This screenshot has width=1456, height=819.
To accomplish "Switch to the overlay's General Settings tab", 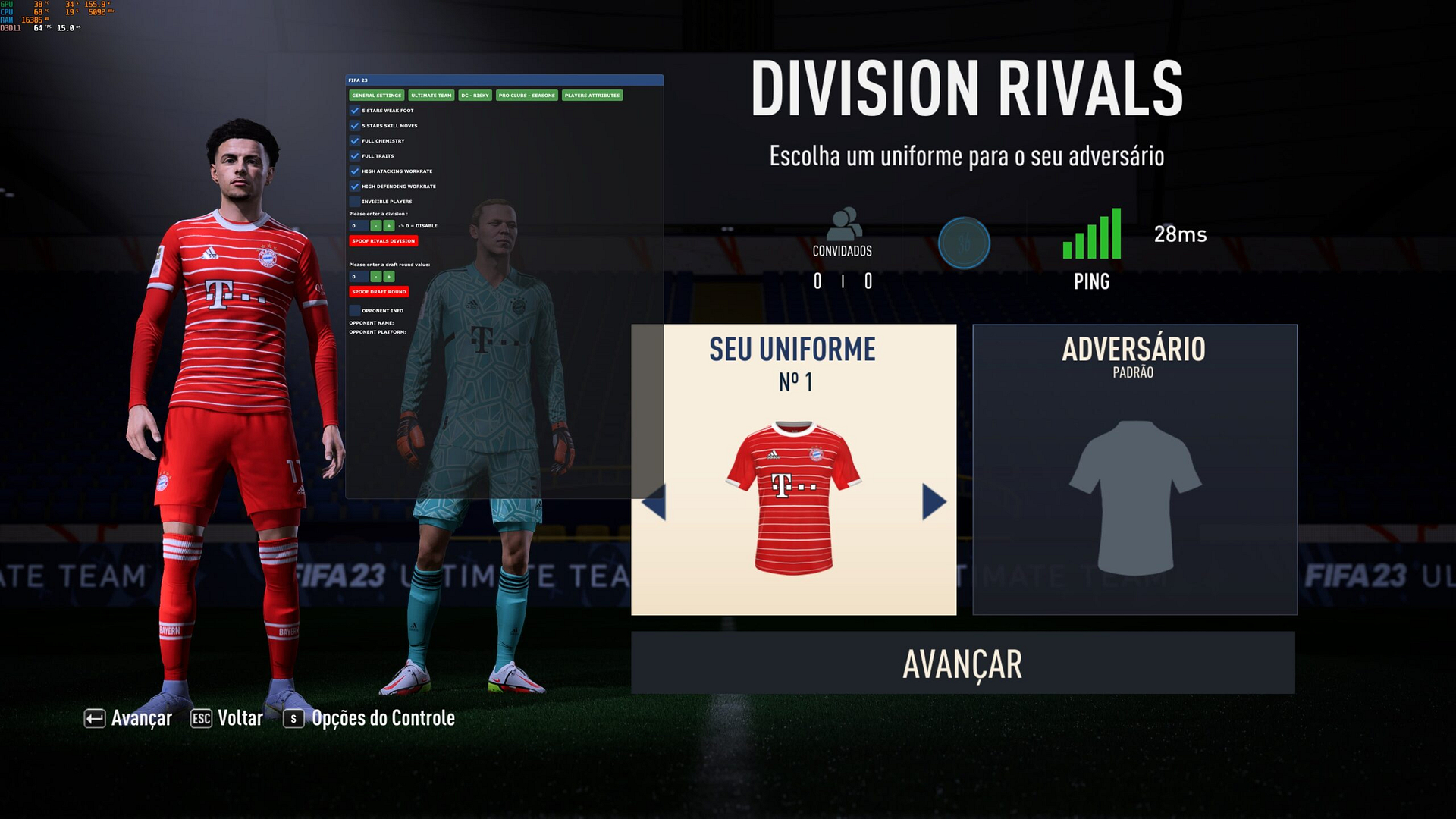I will coord(377,96).
